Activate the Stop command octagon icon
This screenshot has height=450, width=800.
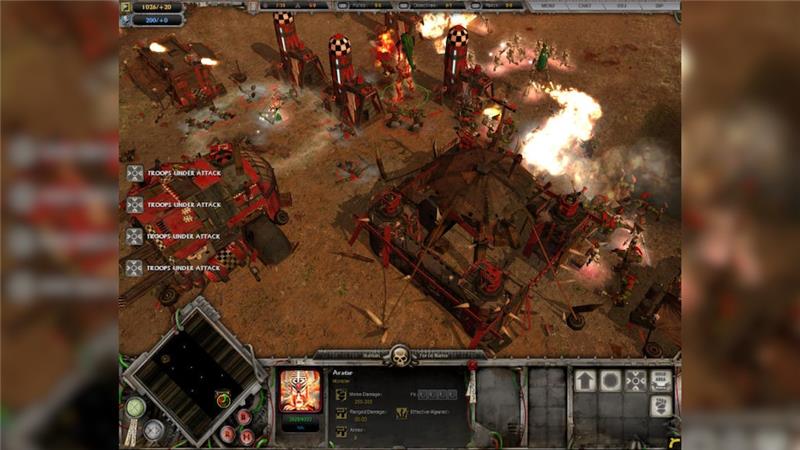tap(610, 381)
